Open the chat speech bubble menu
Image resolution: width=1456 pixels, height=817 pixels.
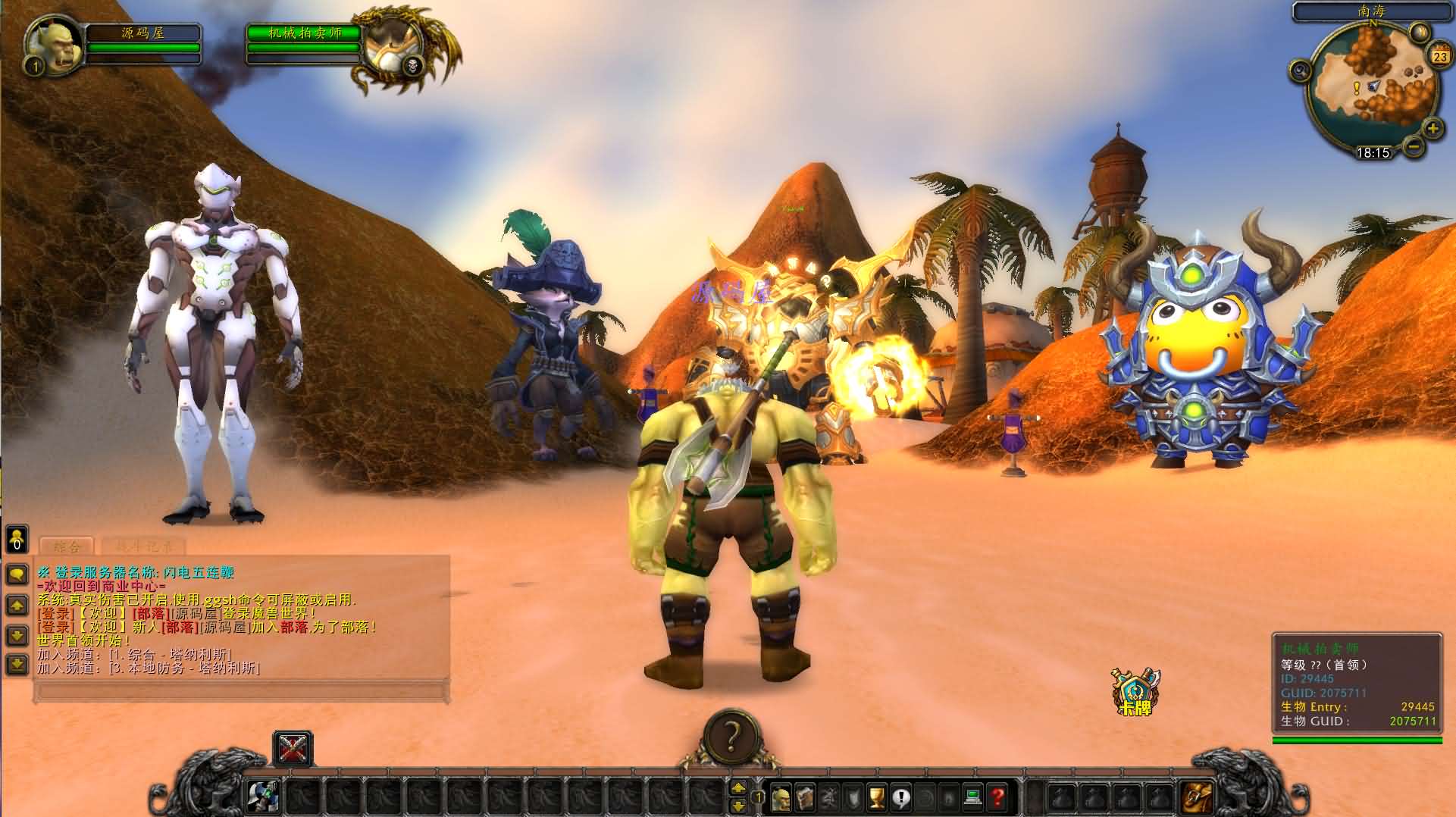[x=17, y=574]
